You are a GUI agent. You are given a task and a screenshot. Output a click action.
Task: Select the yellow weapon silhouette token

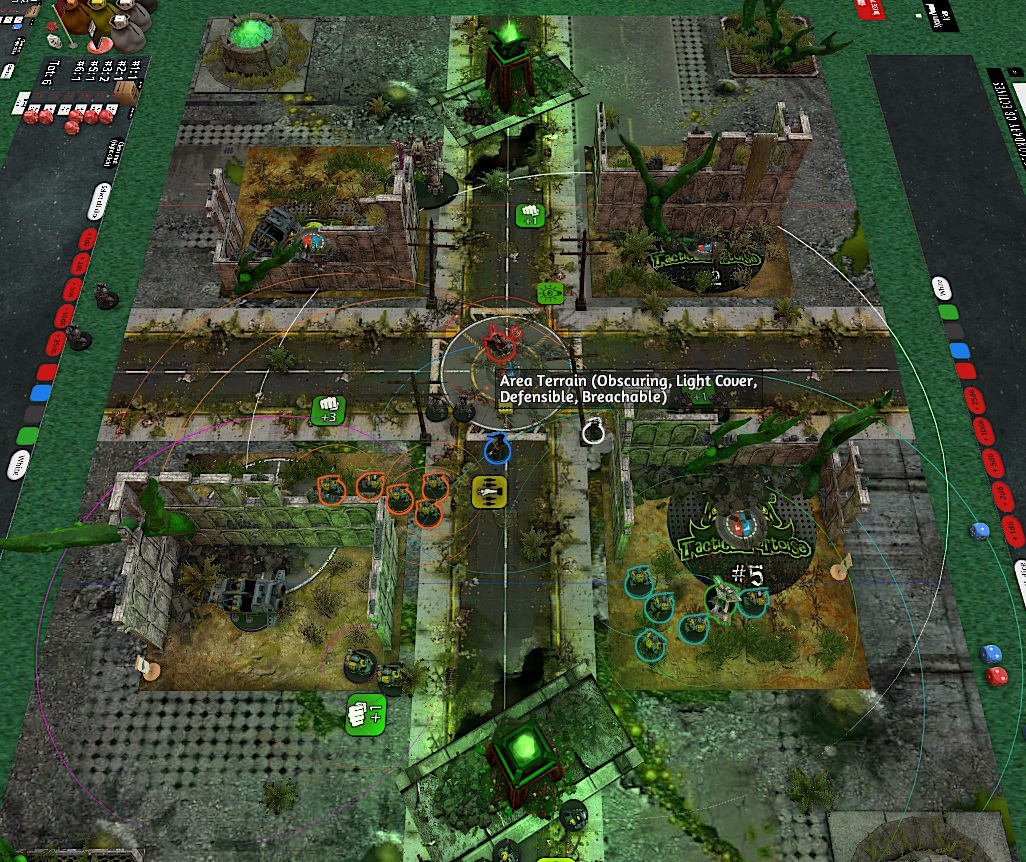489,491
